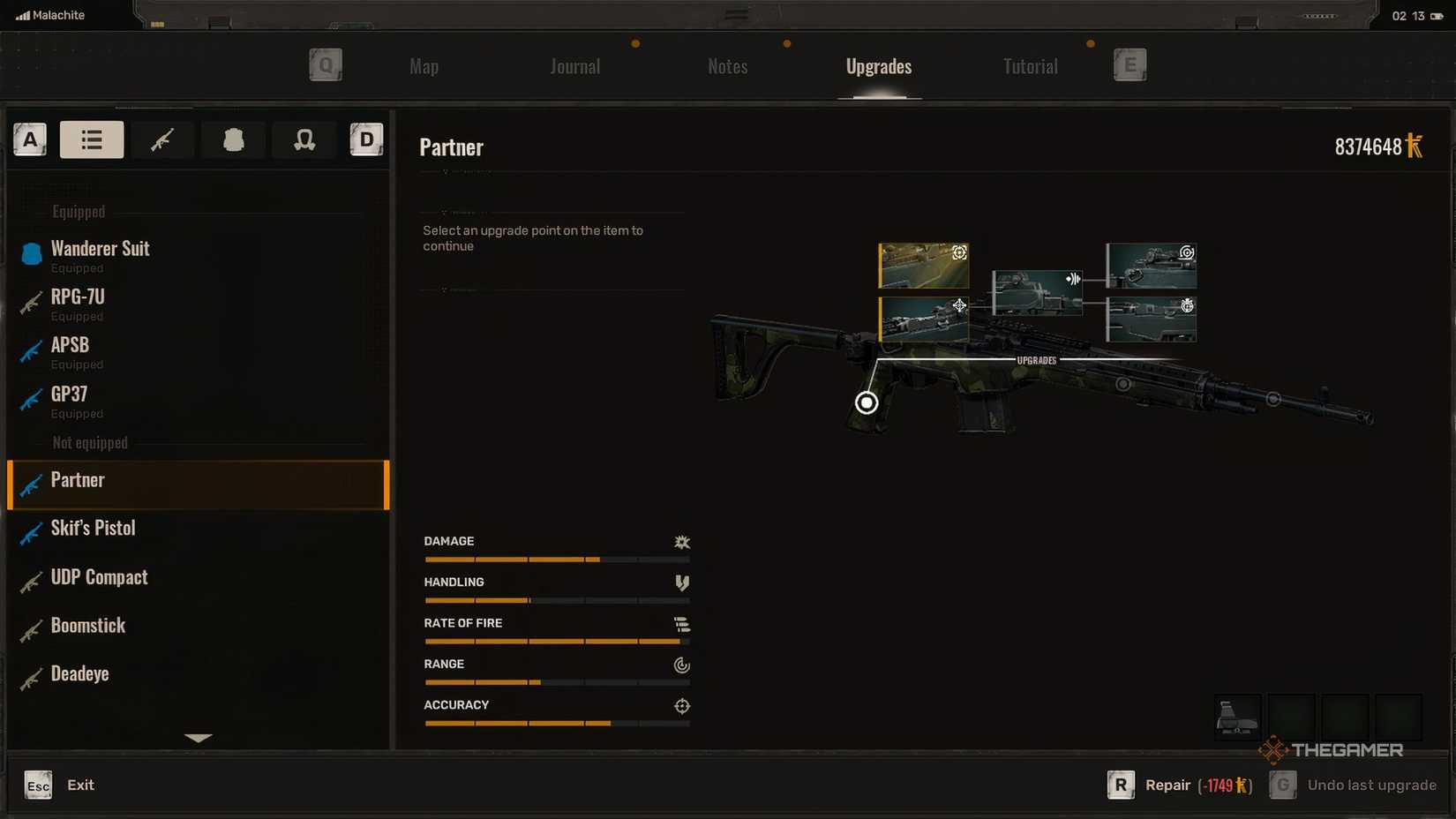Viewport: 1456px width, 819px height.
Task: Click the list view filter icon
Action: (92, 139)
